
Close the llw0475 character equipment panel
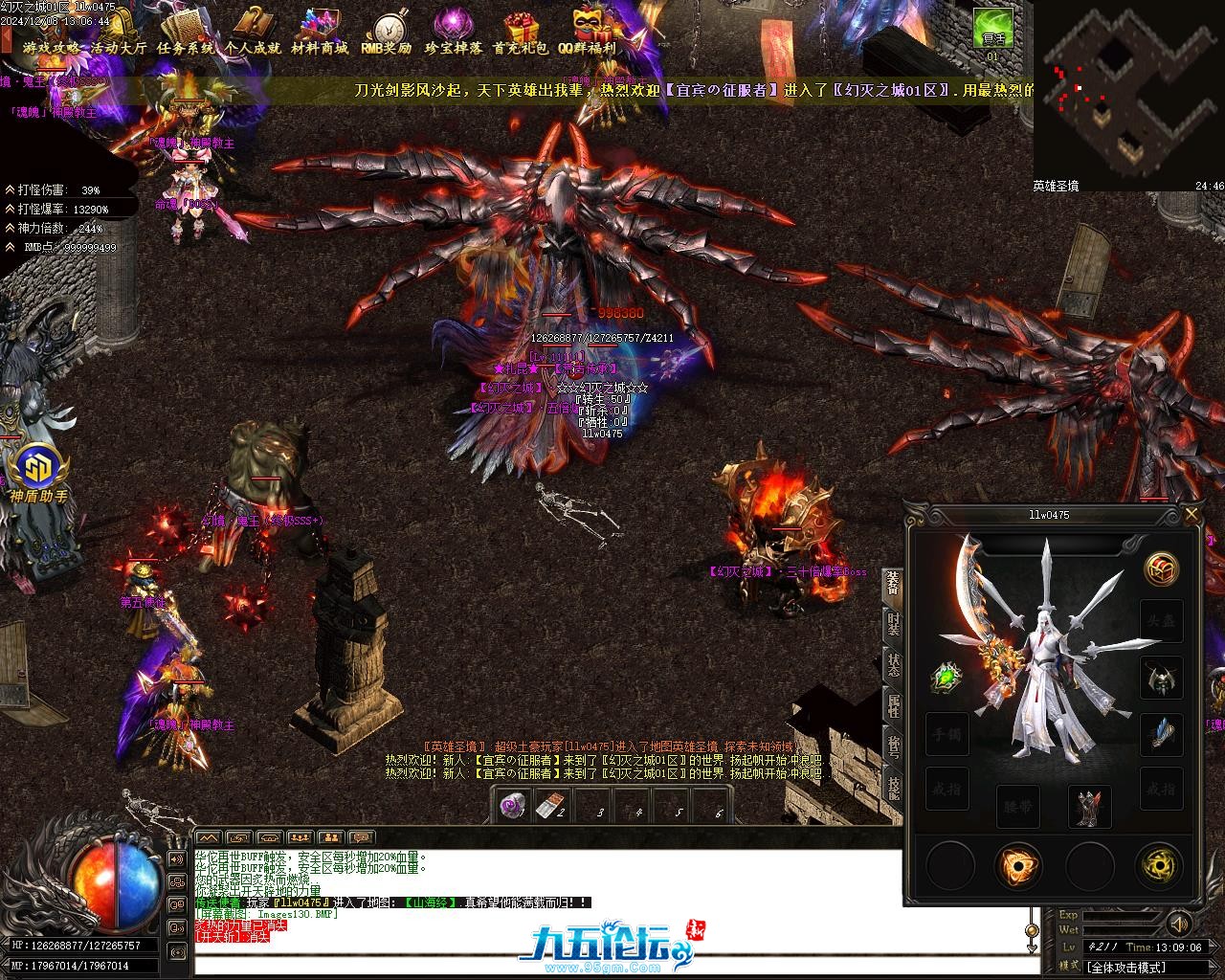(1192, 515)
